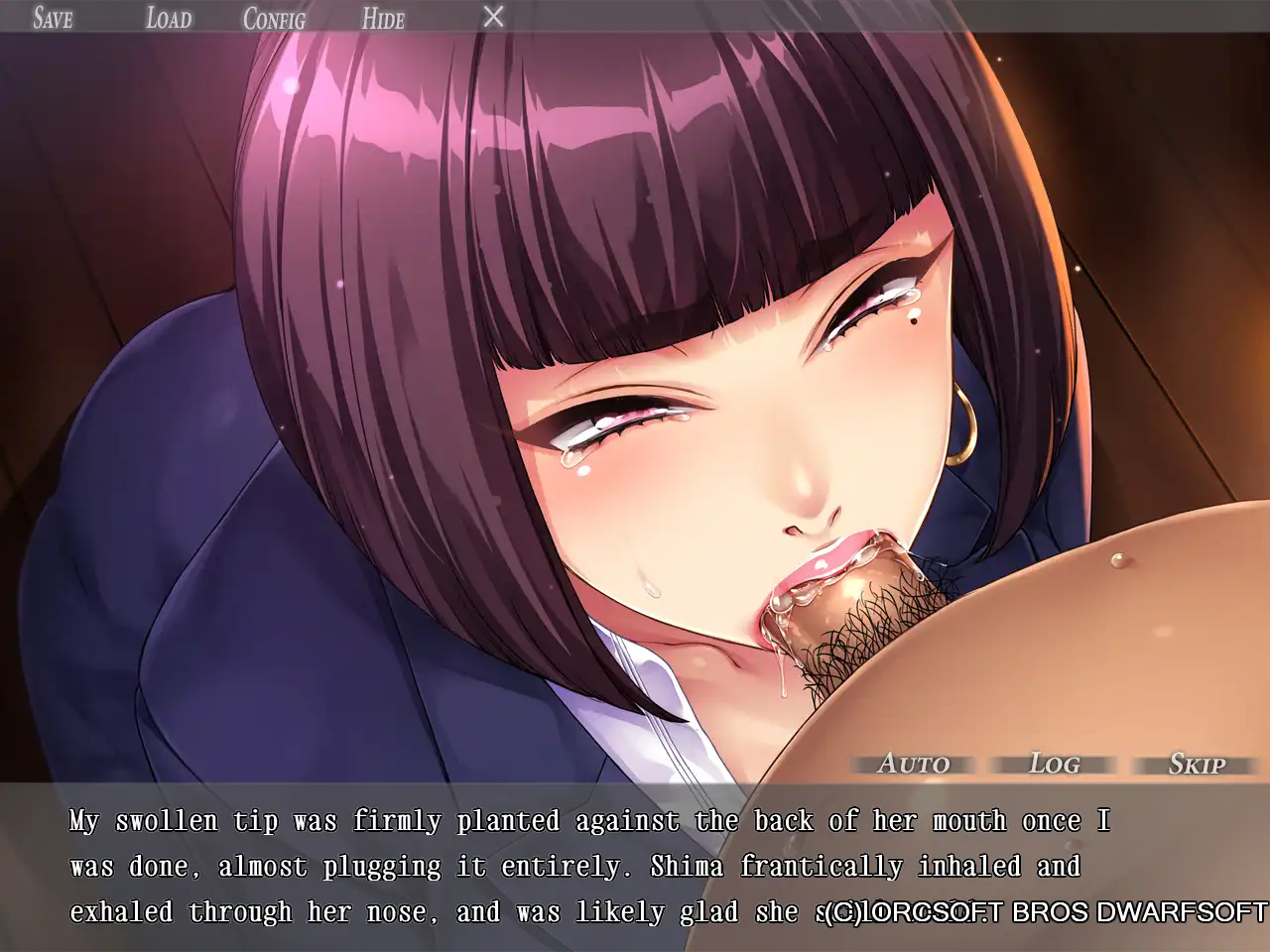This screenshot has width=1270, height=952.
Task: Toggle Auto text advance mode
Action: point(914,764)
